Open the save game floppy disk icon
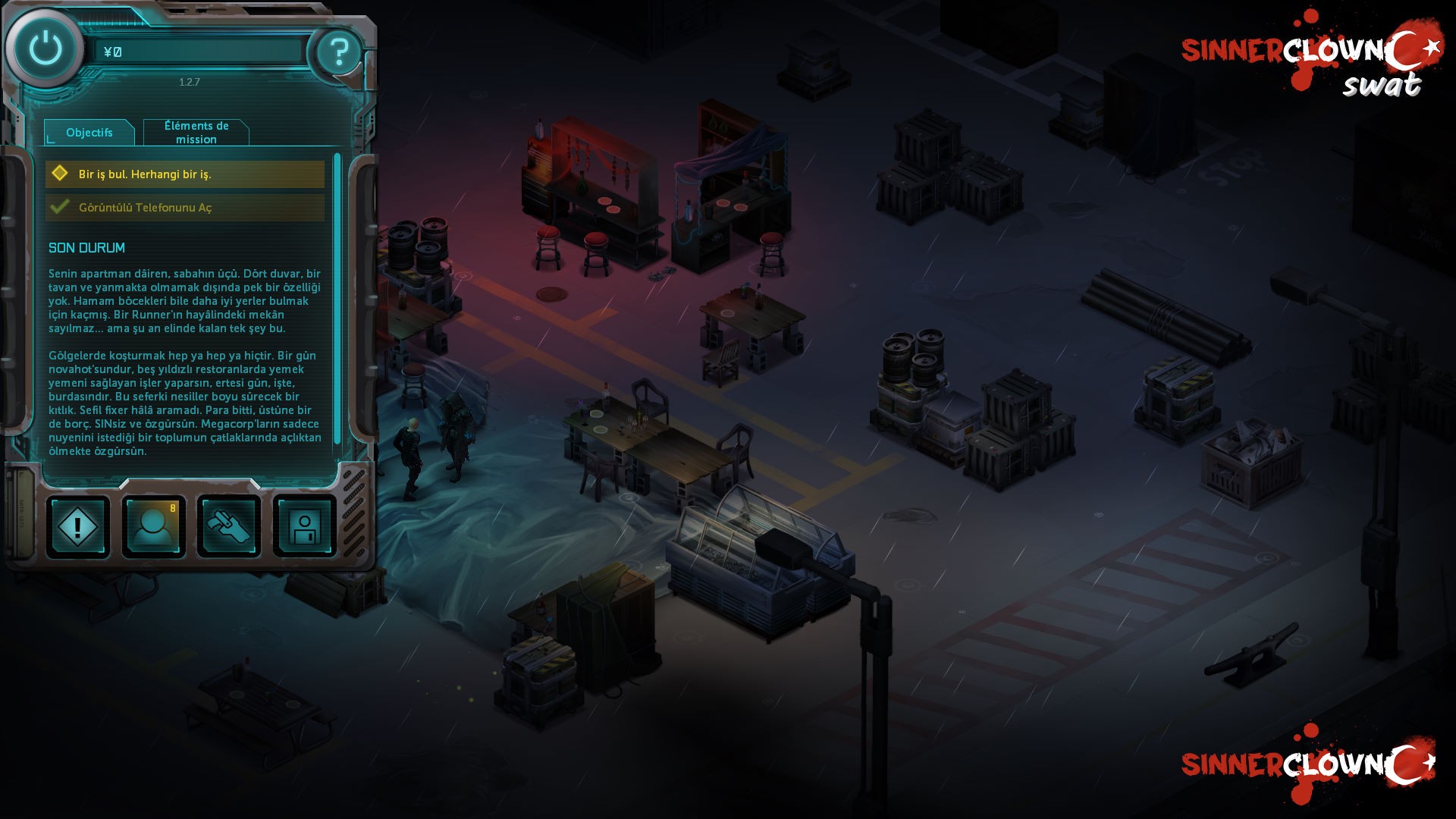Viewport: 1456px width, 819px height. [x=303, y=526]
